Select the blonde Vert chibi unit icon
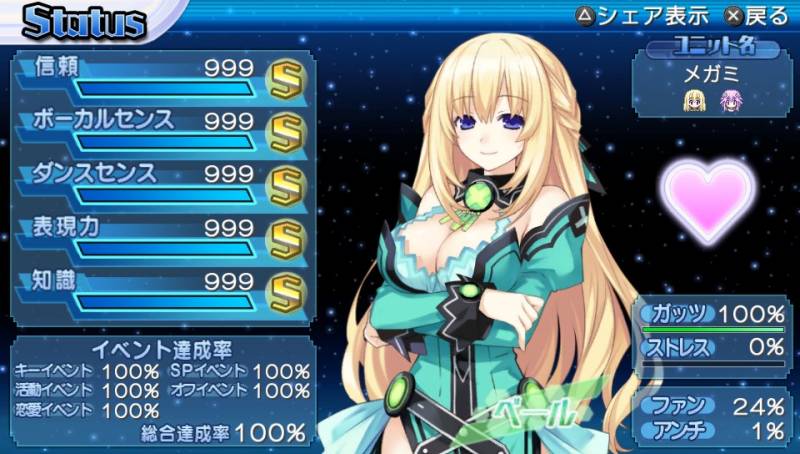The height and width of the screenshot is (454, 800). click(x=692, y=99)
